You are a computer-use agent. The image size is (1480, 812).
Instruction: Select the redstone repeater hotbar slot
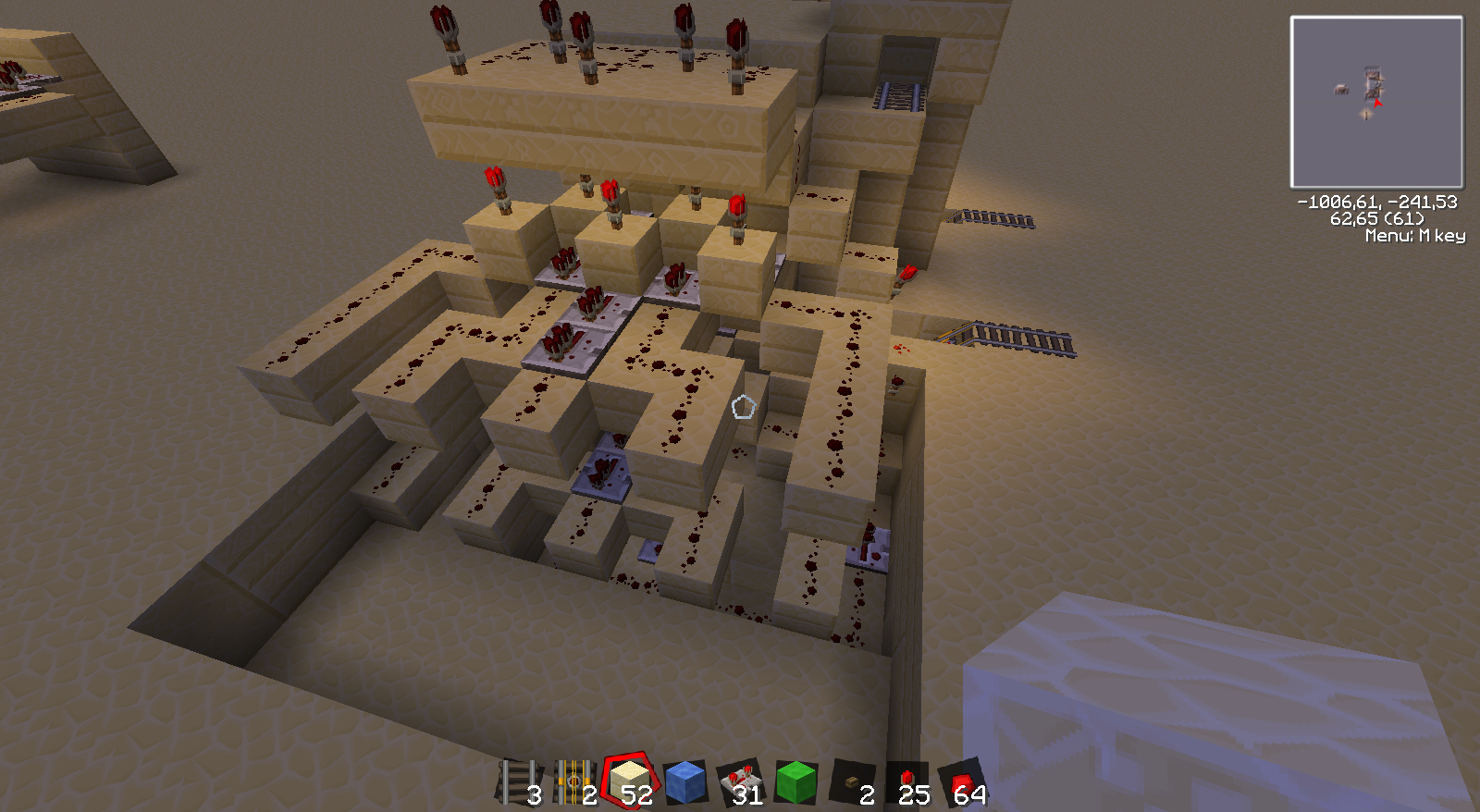click(x=741, y=782)
